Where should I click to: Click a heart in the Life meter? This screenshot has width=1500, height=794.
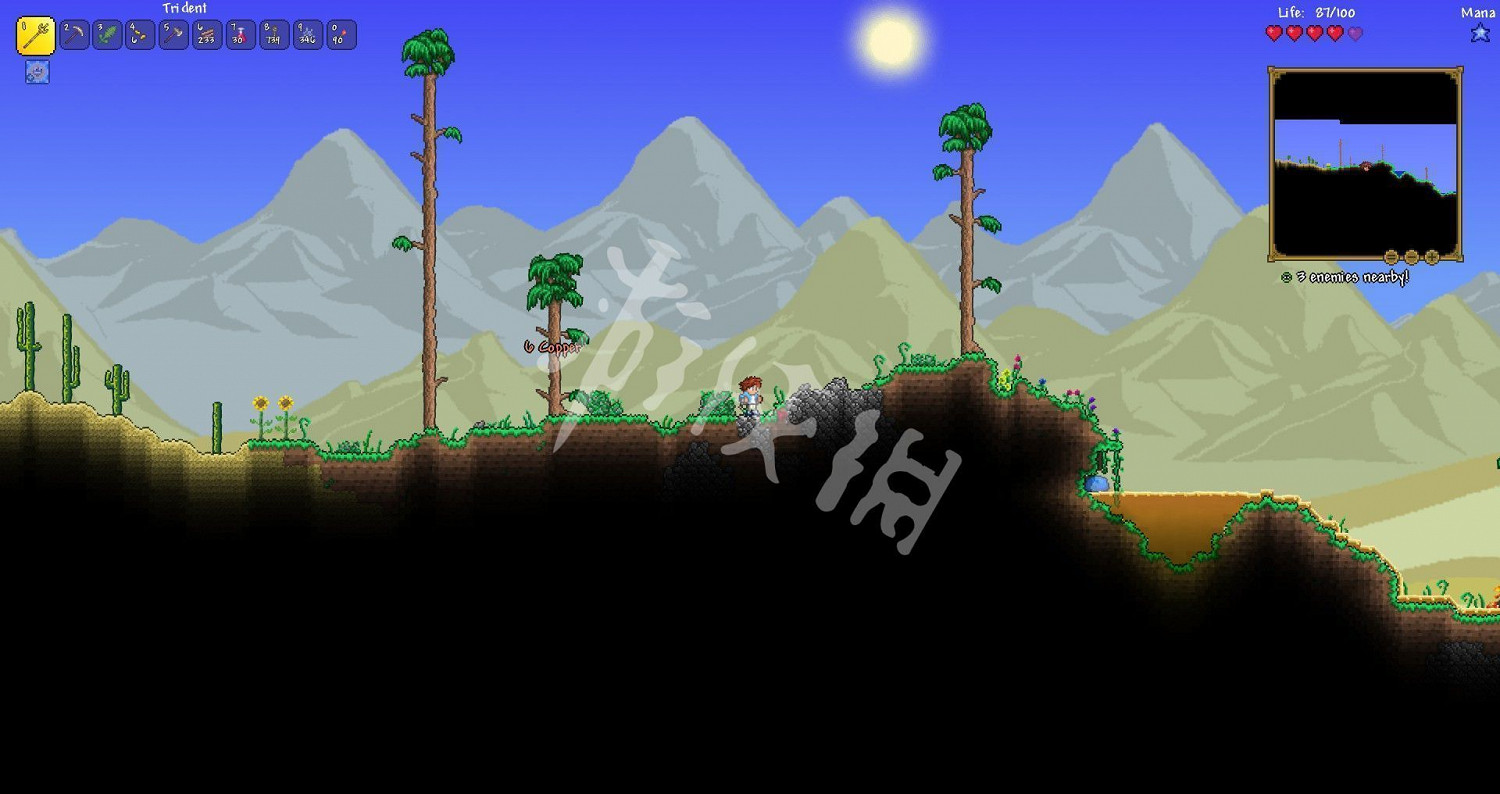[1274, 32]
